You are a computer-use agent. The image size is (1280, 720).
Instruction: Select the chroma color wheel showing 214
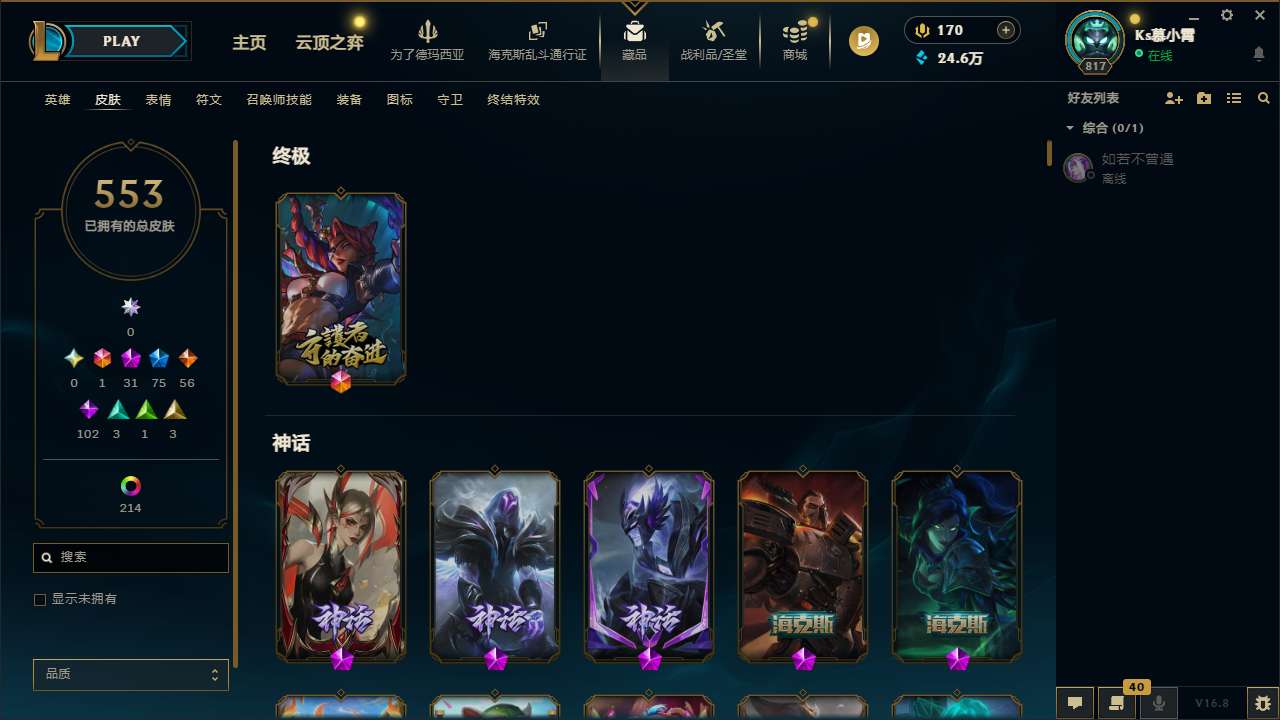pos(130,487)
